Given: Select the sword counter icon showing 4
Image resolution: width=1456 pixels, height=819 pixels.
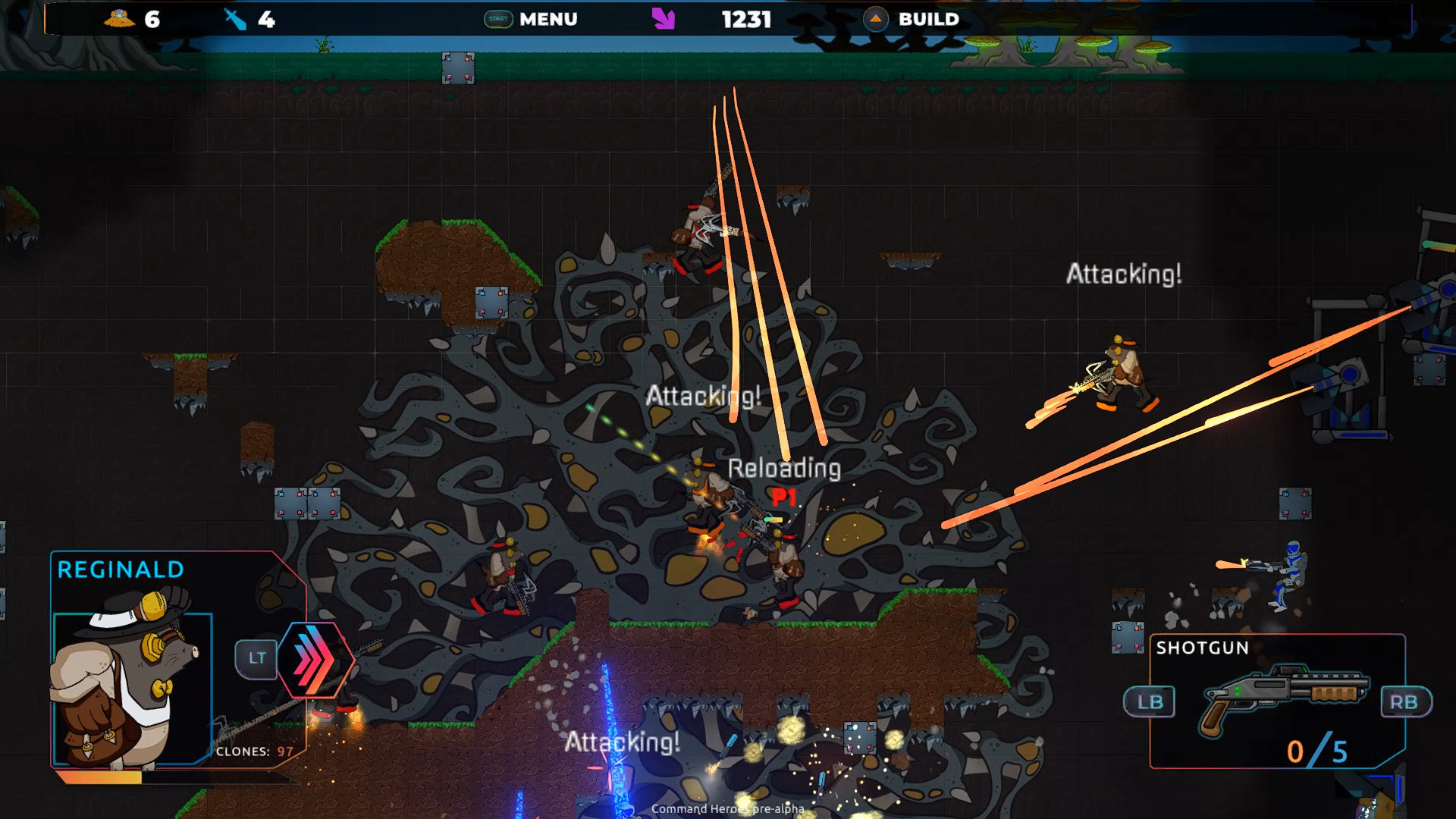Looking at the screenshot, I should (x=235, y=20).
